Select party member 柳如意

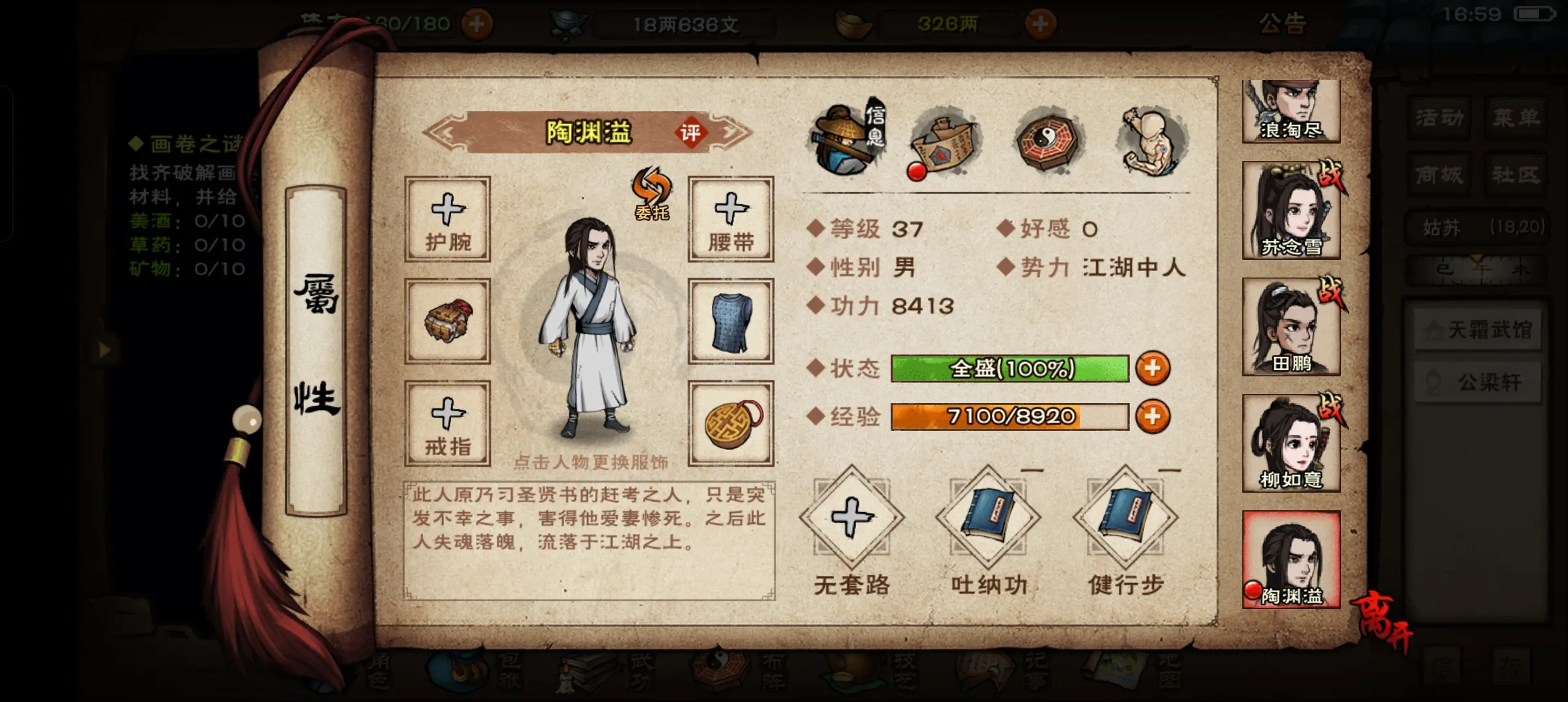pos(1291,443)
